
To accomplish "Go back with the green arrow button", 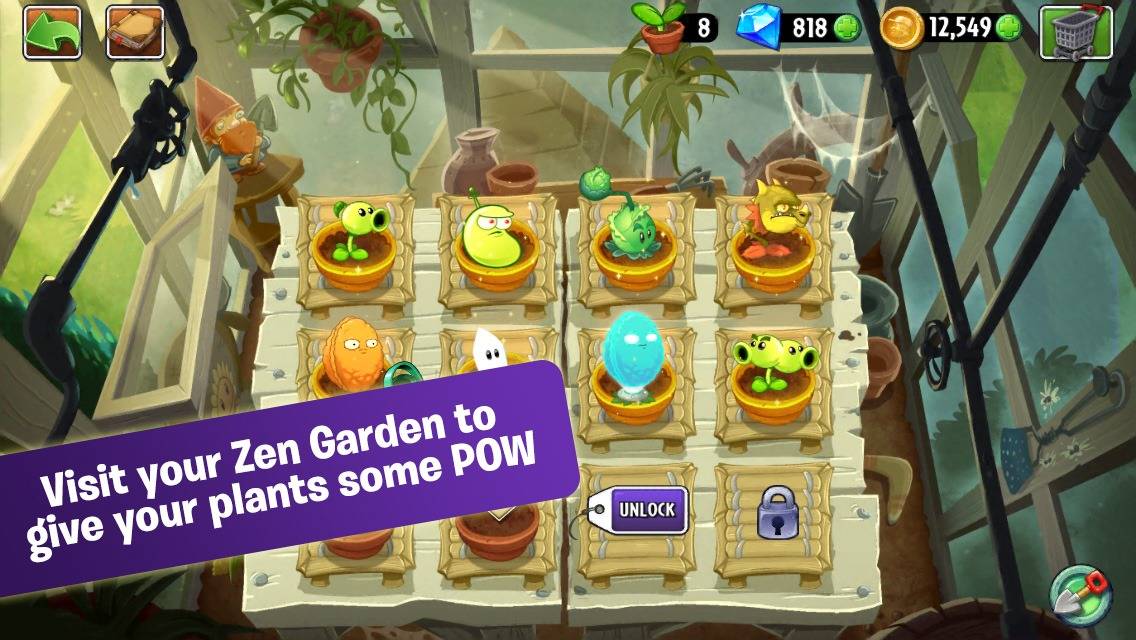I will [x=52, y=32].
